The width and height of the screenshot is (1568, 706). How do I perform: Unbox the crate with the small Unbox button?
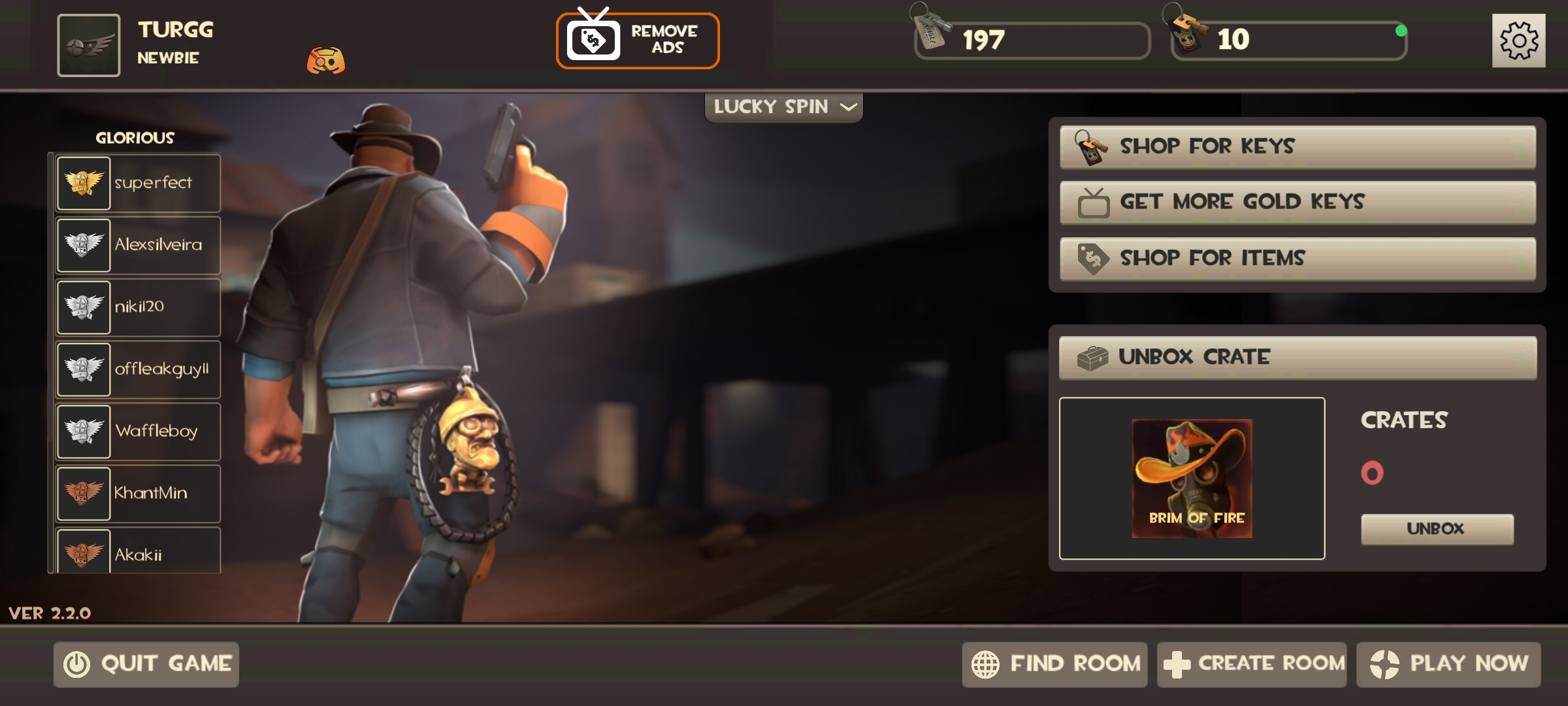tap(1437, 529)
